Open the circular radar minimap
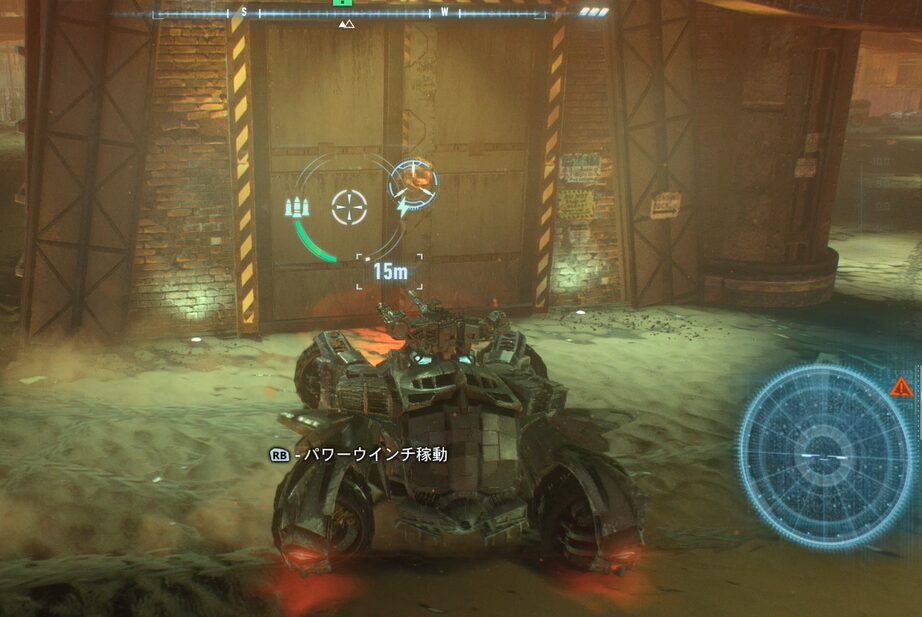922x617 pixels. coord(826,455)
